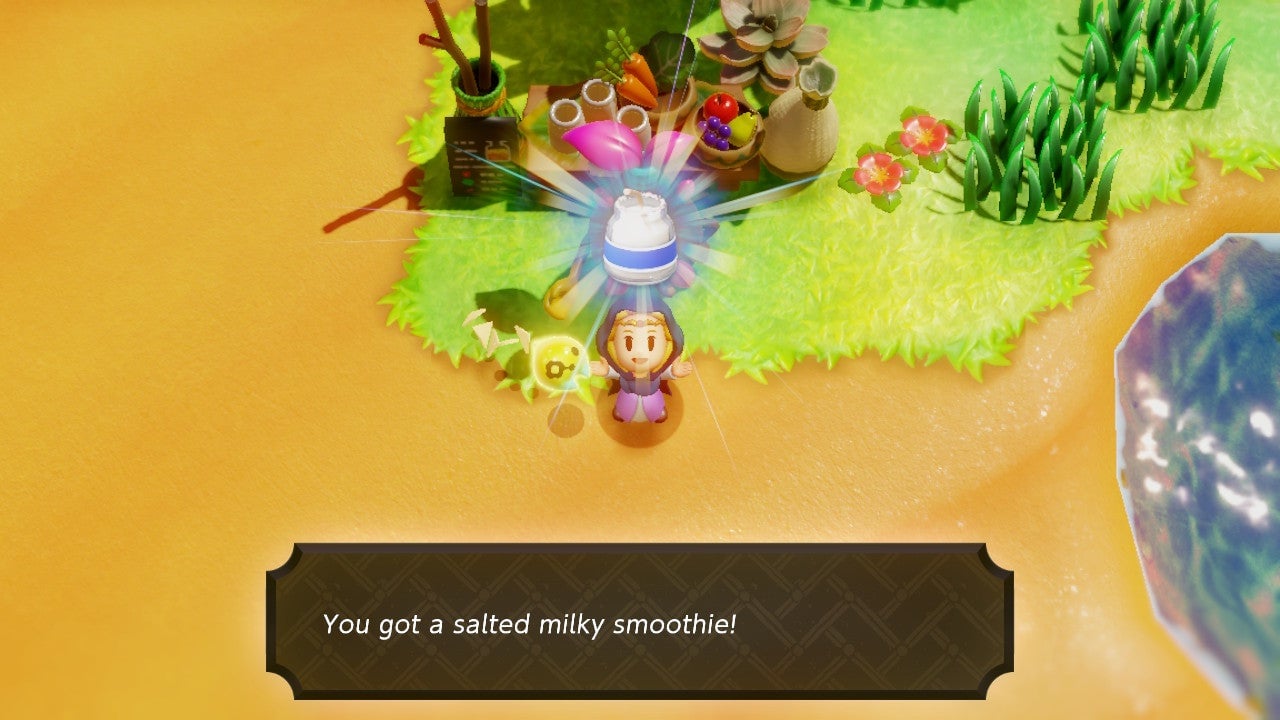The width and height of the screenshot is (1280, 720).
Task: Click the banana beside the character
Action: click(x=556, y=300)
